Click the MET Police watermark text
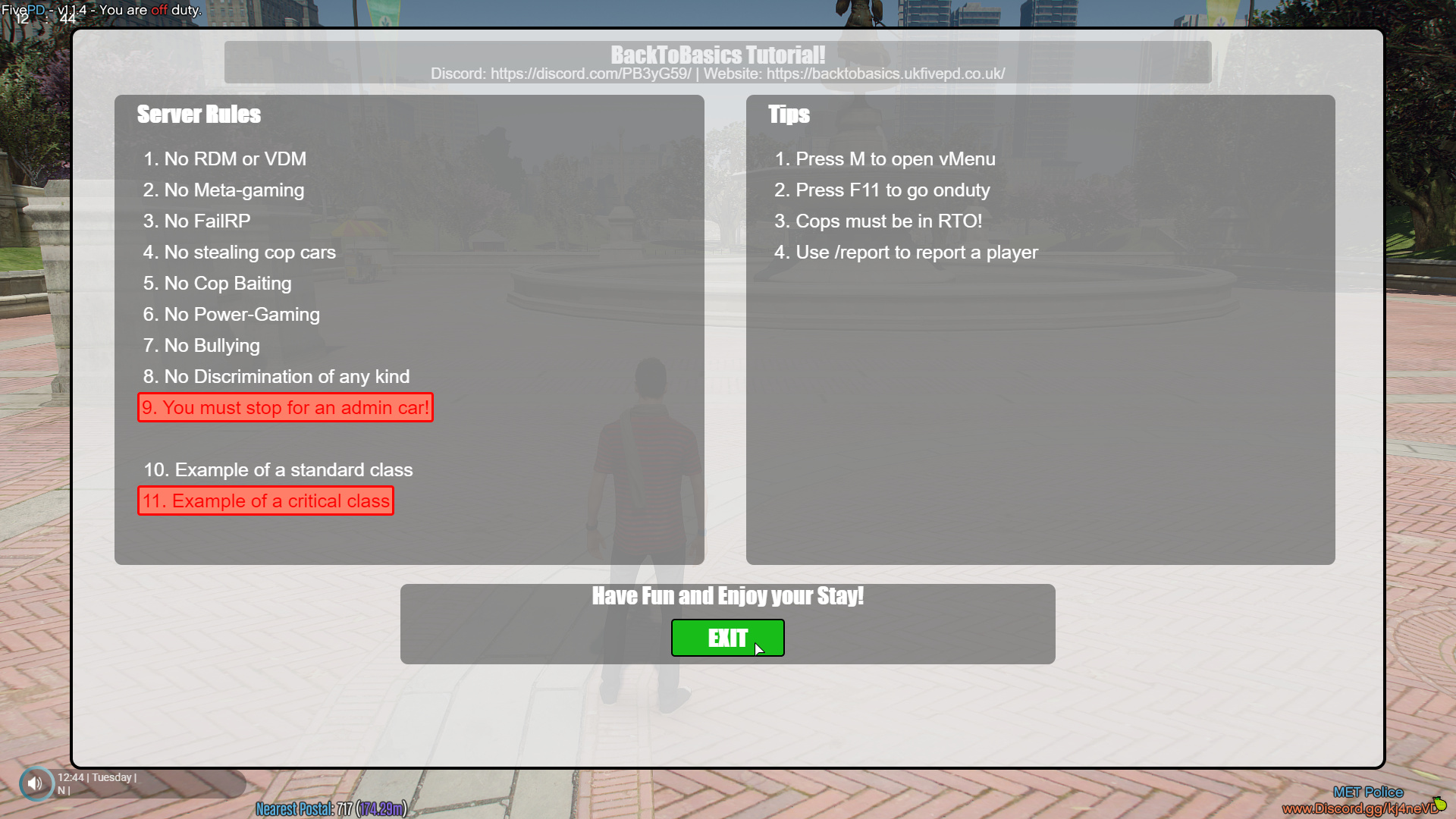1456x819 pixels. 1369,791
